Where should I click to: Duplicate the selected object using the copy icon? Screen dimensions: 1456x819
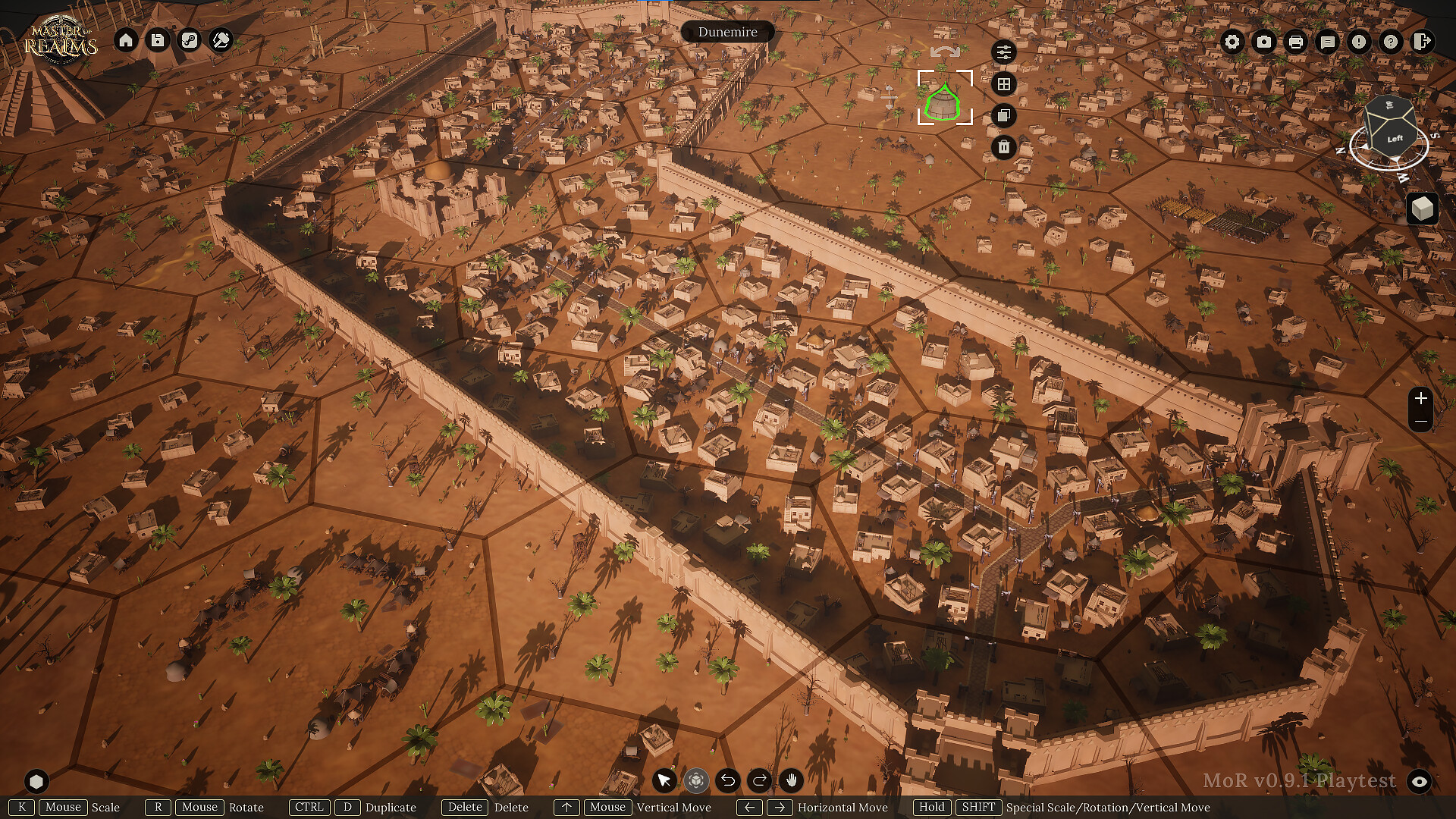(x=1004, y=116)
